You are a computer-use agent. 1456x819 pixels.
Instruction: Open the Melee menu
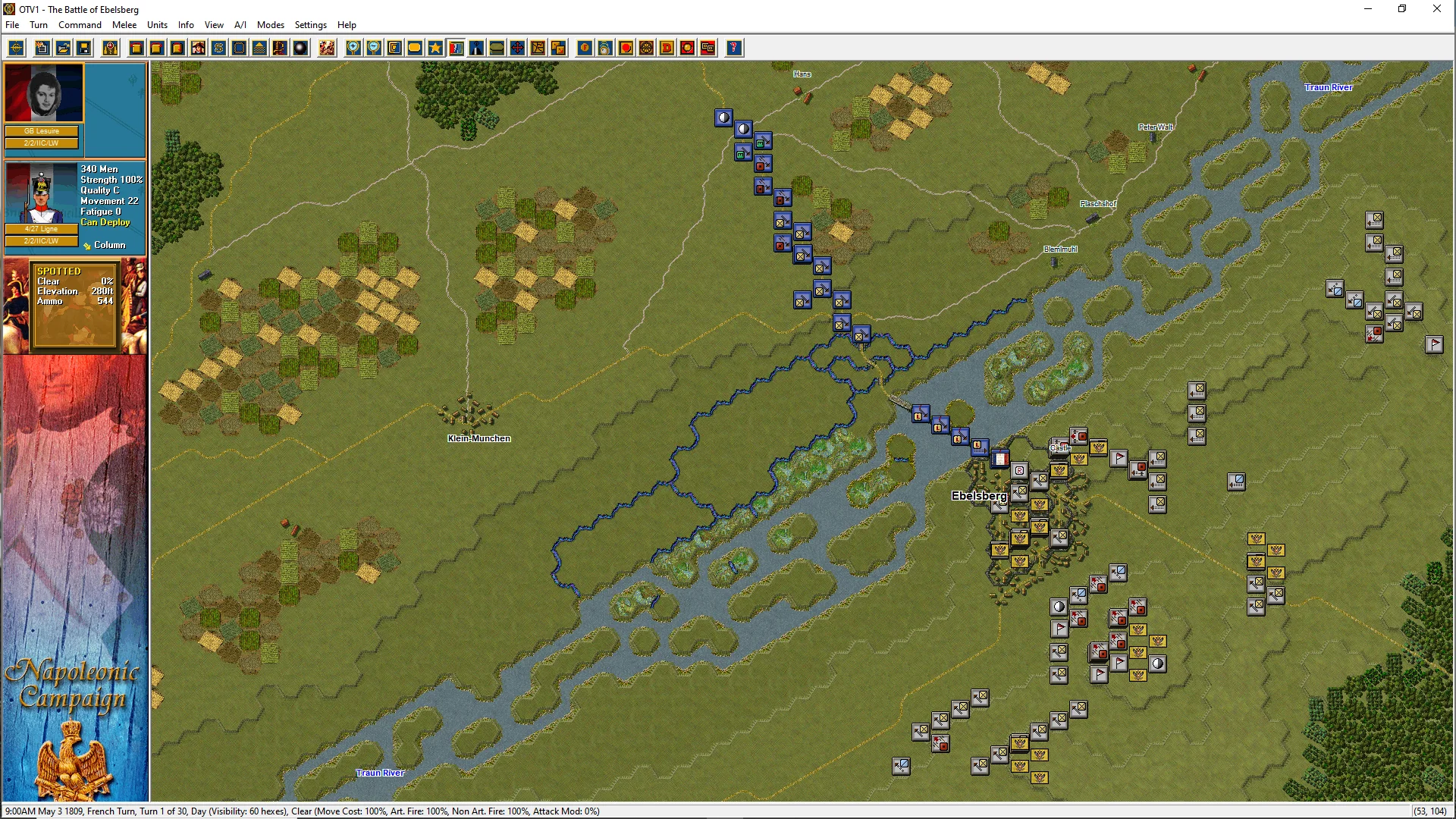(x=124, y=25)
